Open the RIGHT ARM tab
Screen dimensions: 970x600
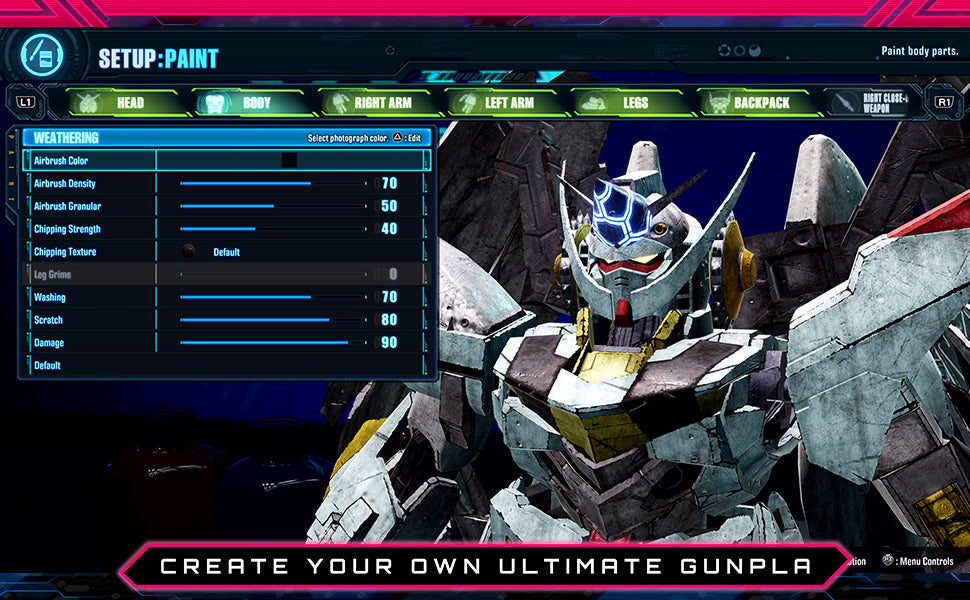[370, 102]
